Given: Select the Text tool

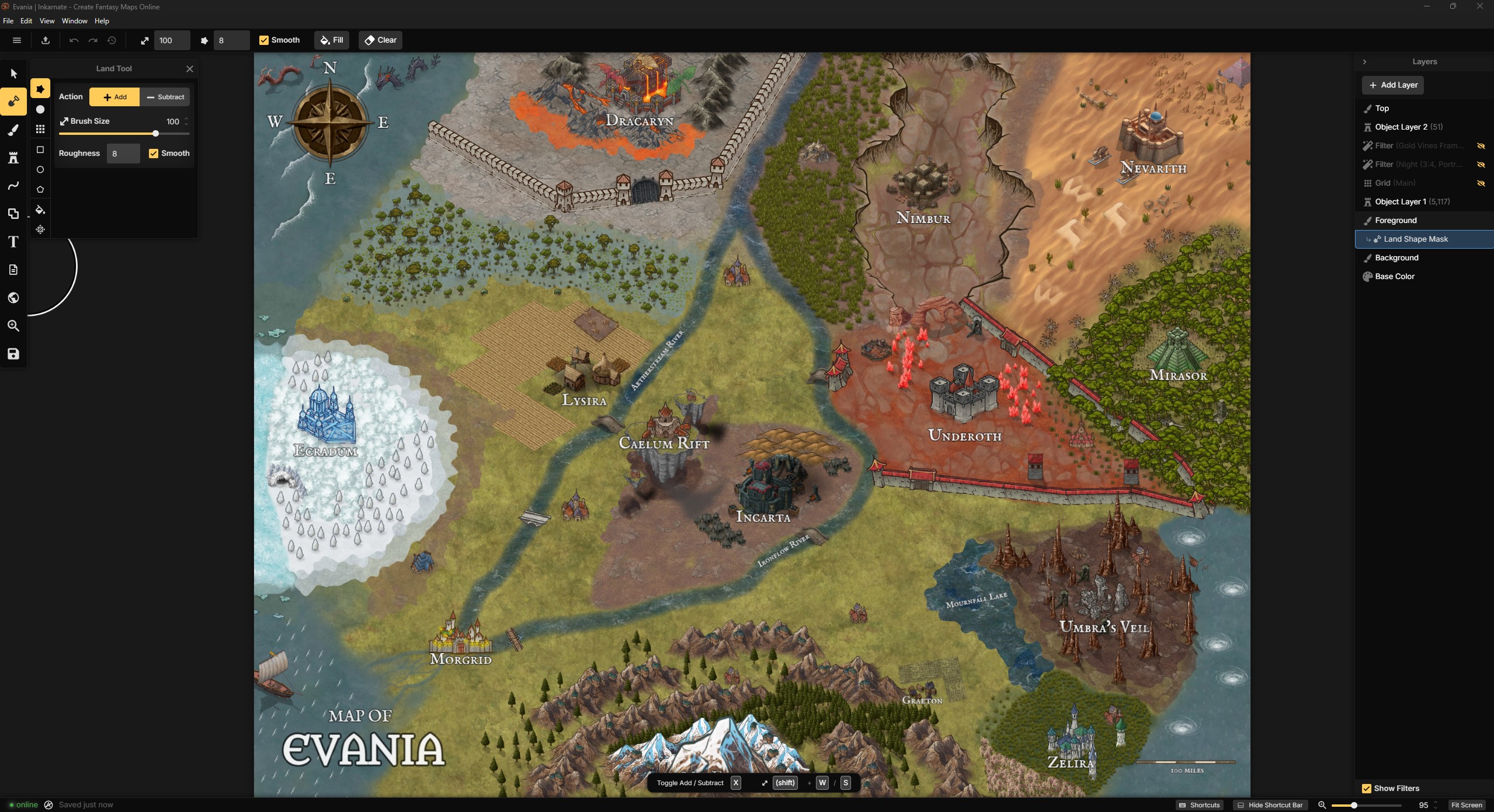Looking at the screenshot, I should pos(13,242).
